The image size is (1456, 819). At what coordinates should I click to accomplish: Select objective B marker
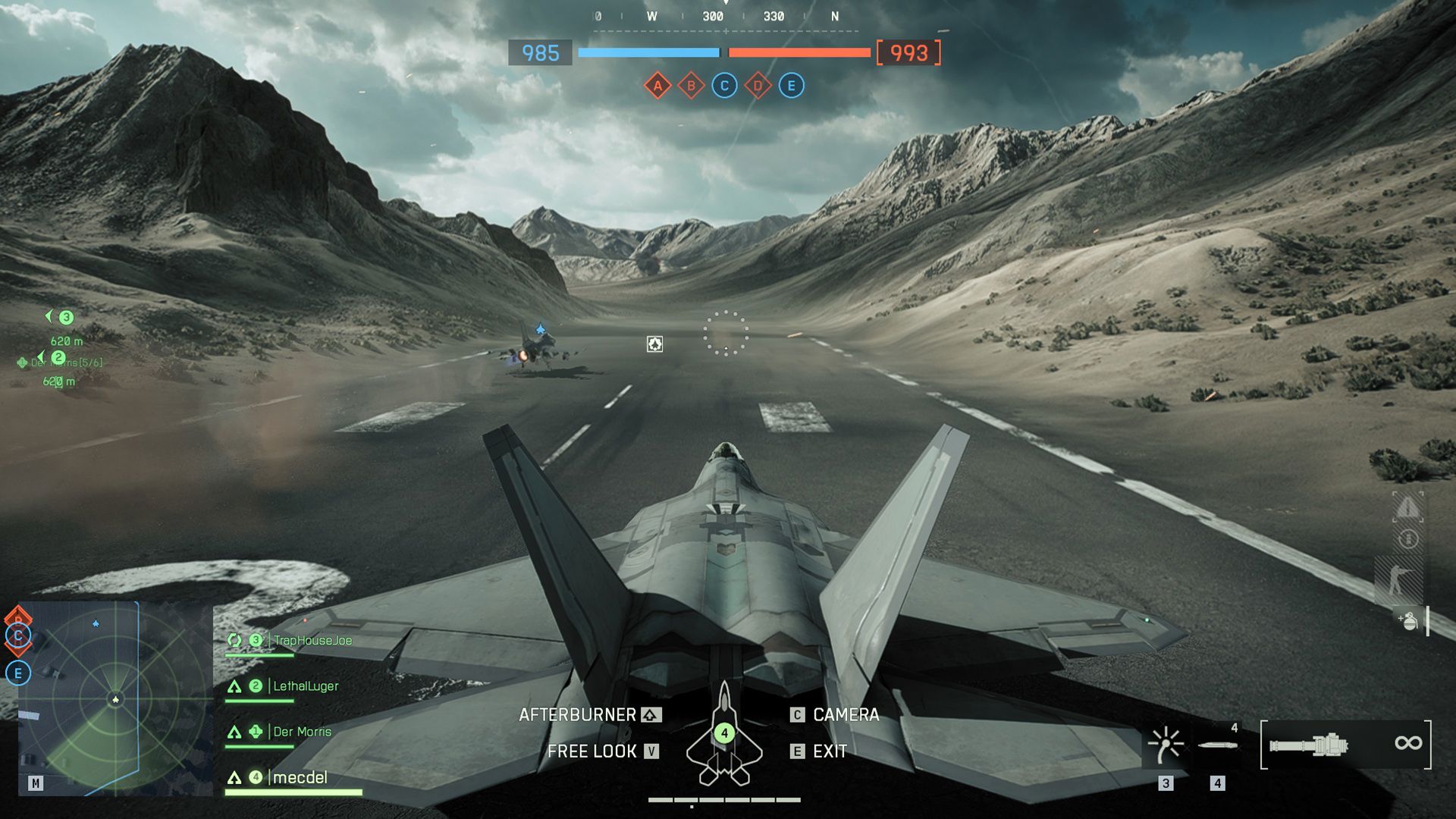[x=691, y=86]
